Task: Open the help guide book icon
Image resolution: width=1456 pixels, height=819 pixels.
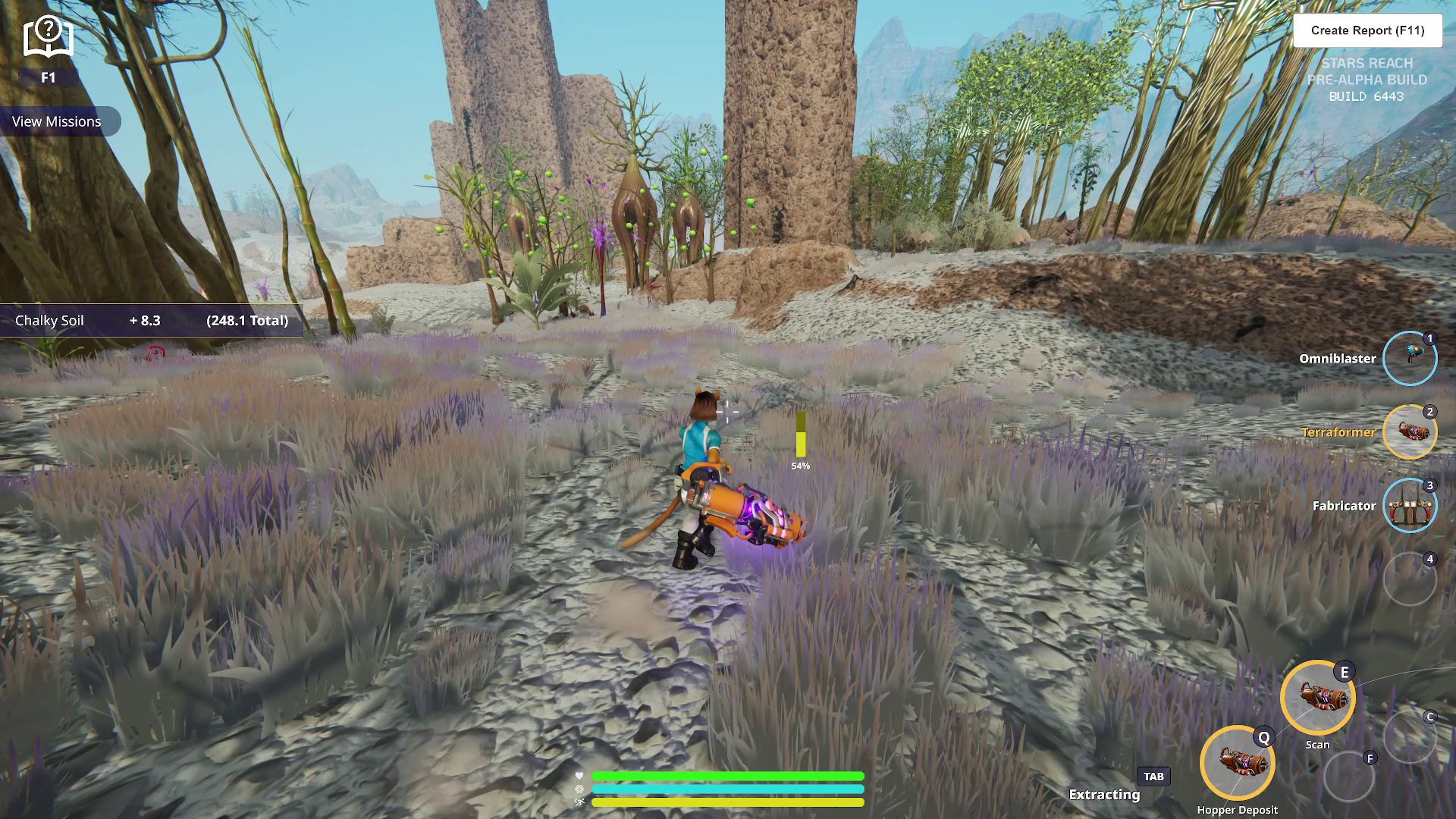Action: (x=48, y=38)
